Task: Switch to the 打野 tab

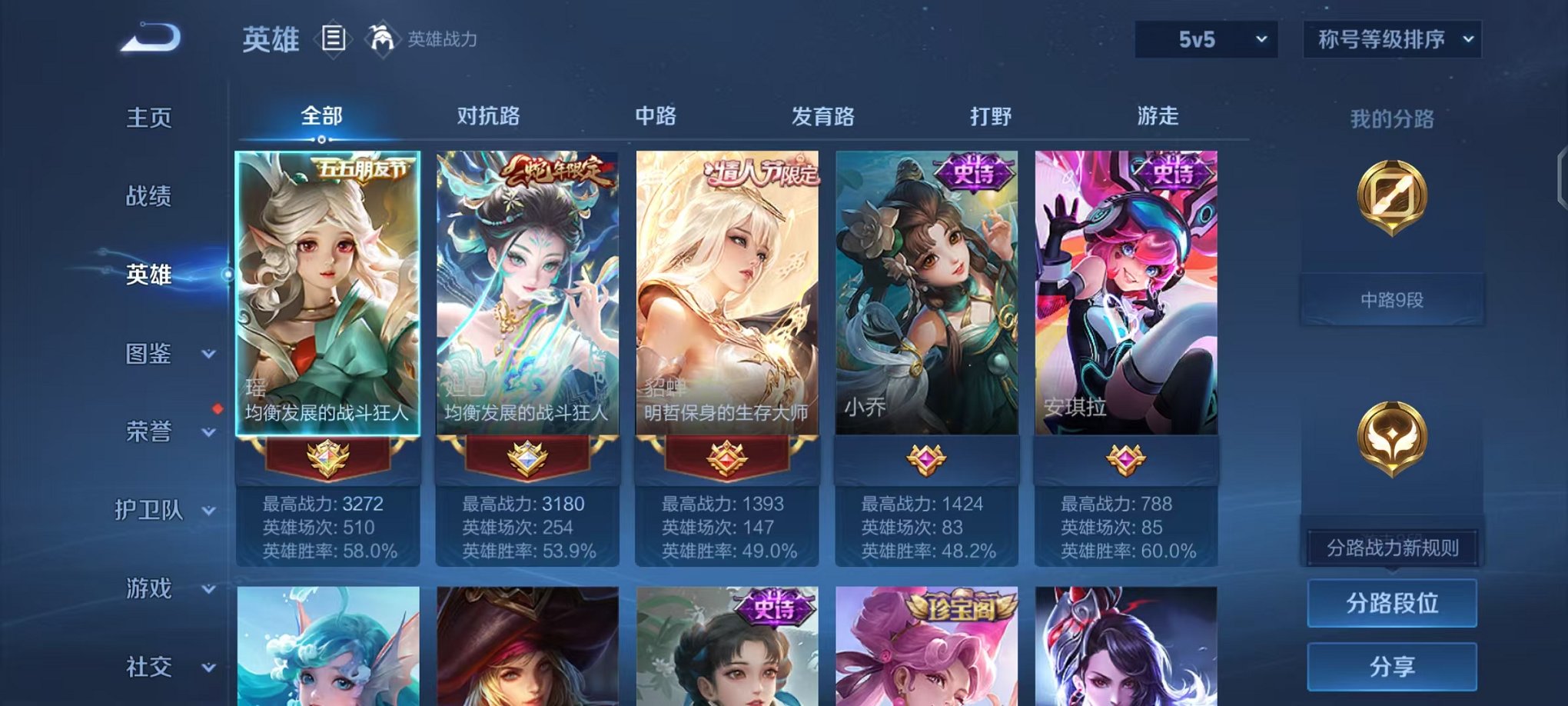Action: (992, 115)
